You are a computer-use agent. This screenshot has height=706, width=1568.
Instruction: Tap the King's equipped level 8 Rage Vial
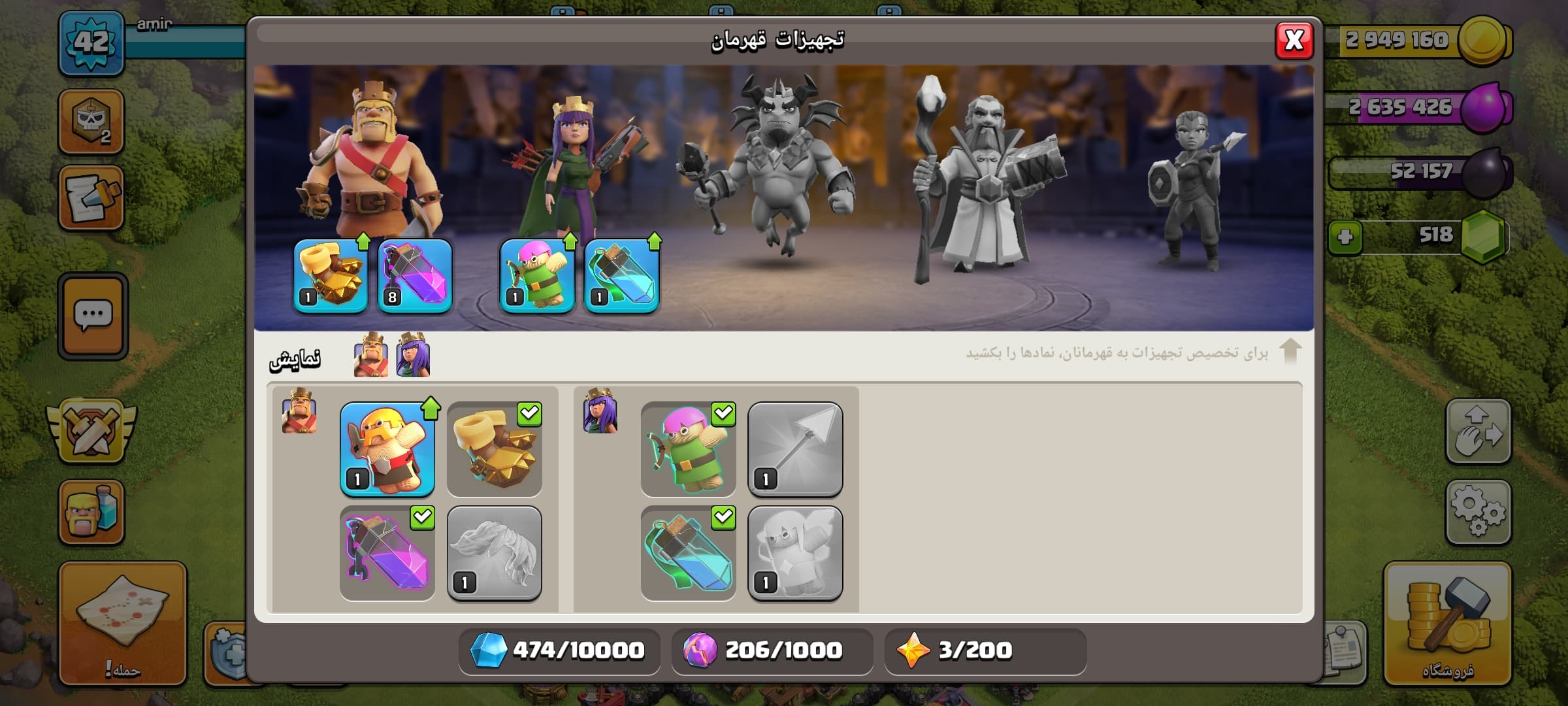pyautogui.click(x=415, y=276)
